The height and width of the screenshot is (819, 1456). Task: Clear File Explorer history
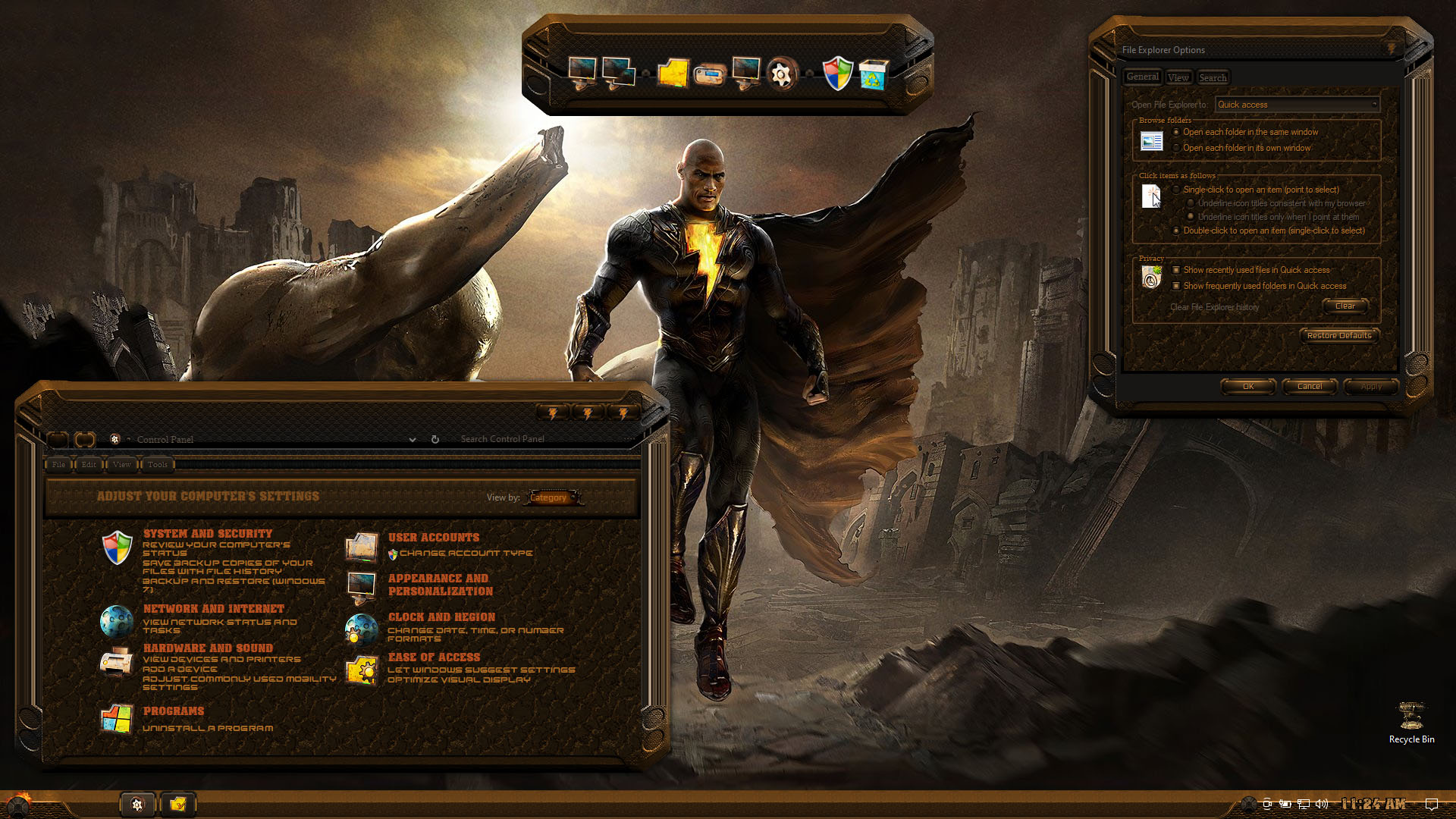click(x=1345, y=306)
